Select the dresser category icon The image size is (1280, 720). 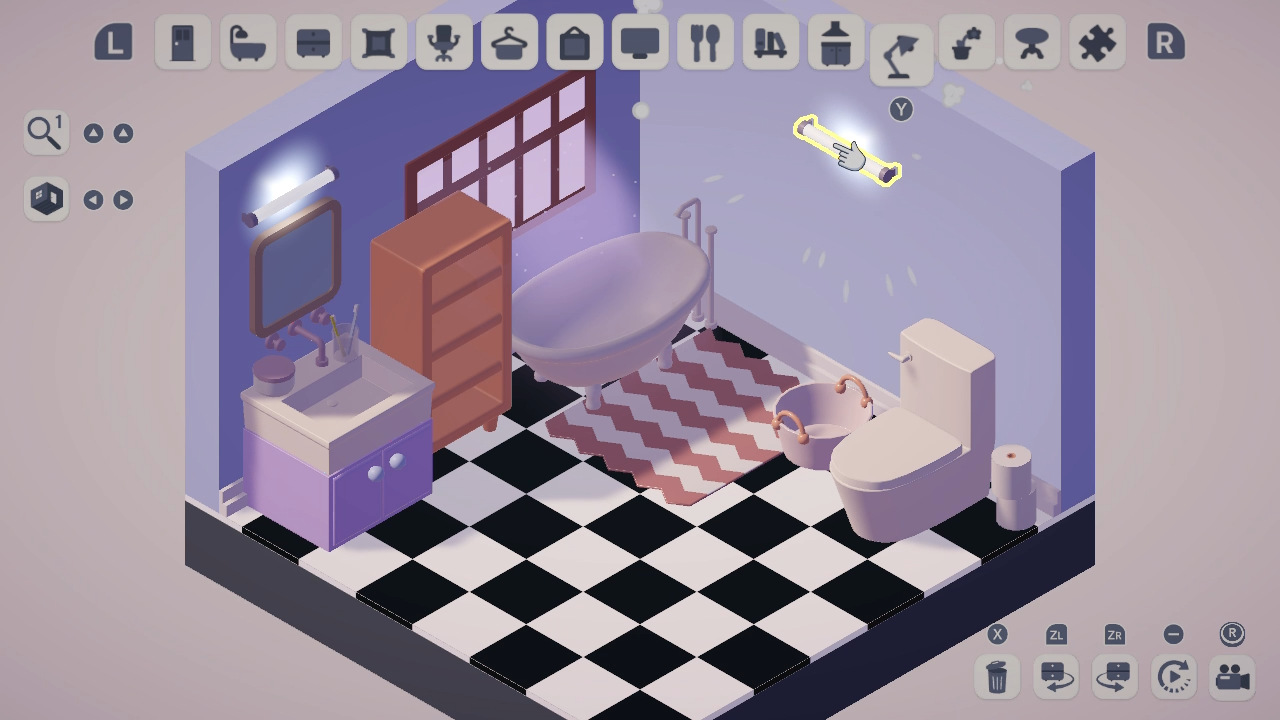313,44
